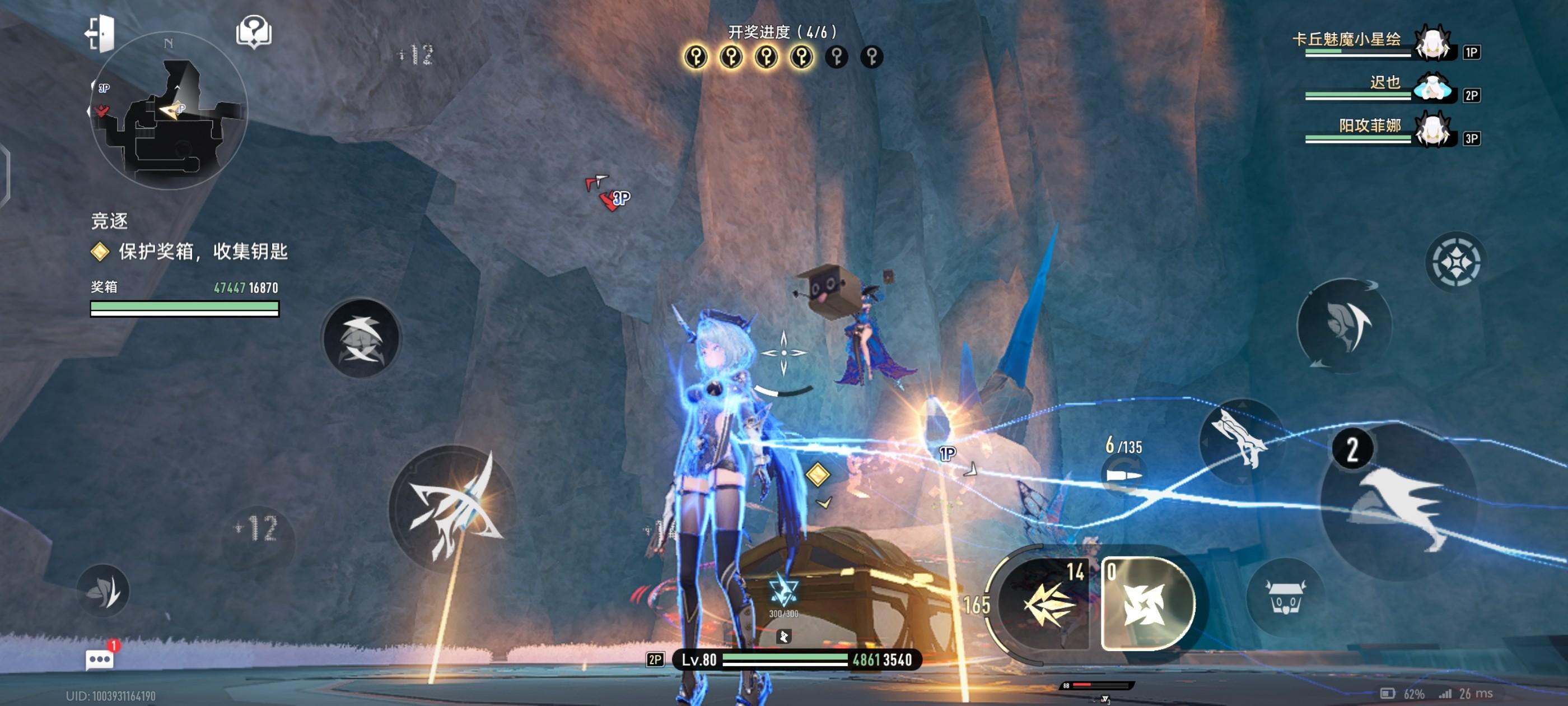This screenshot has height=706, width=1568.
Task: Tap the crossed blades skill button
Action: tap(361, 338)
